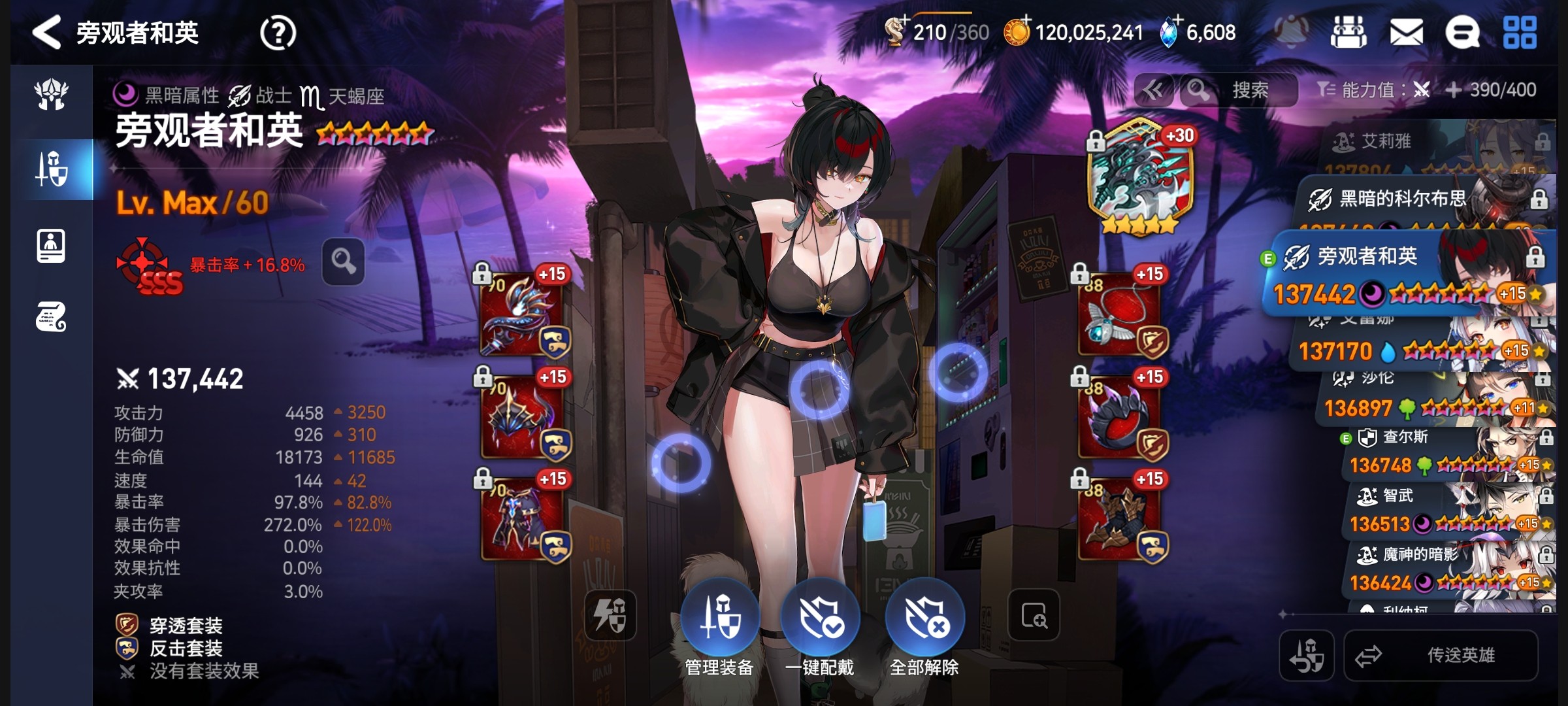Go back using the top-left arrow
This screenshot has height=706, width=1568.
point(47,33)
